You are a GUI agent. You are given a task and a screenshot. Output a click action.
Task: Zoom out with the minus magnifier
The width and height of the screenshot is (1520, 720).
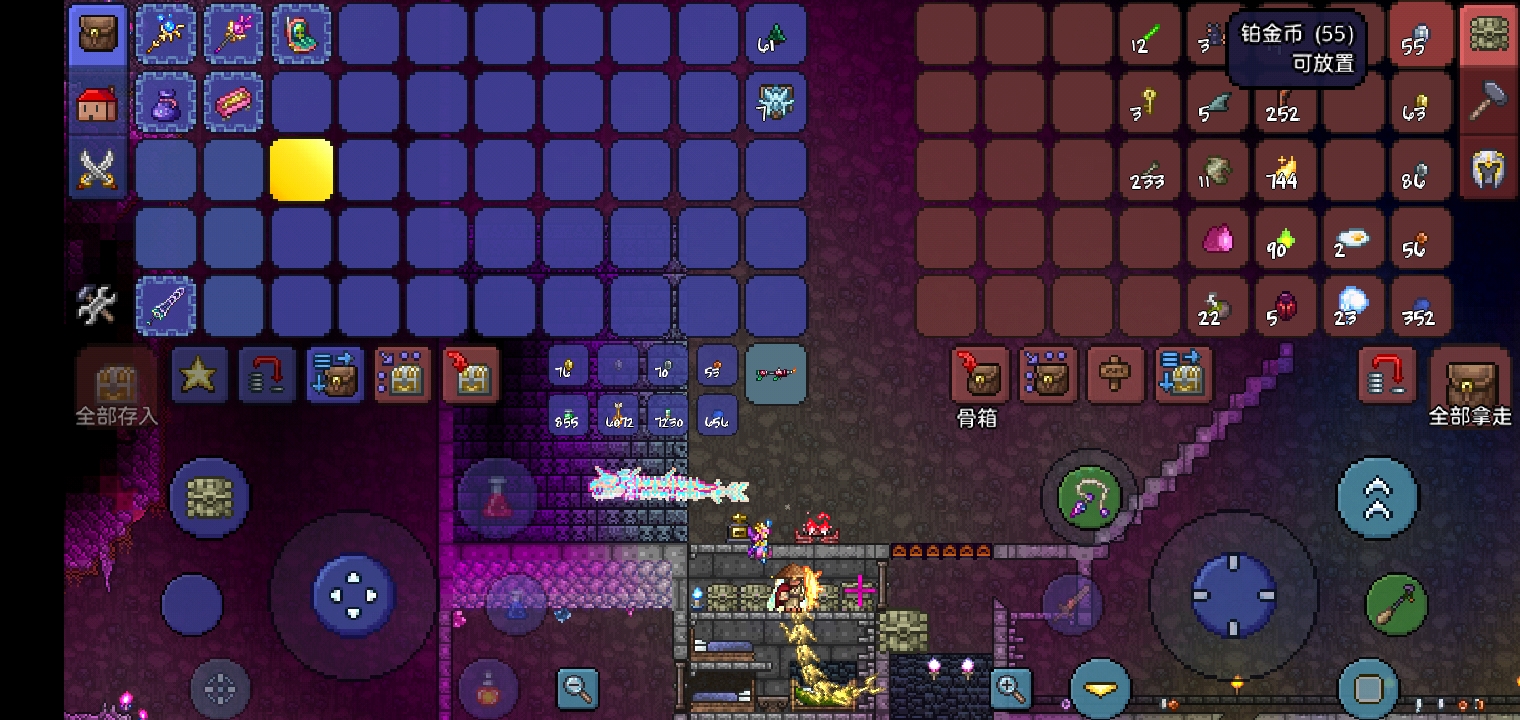pos(578,688)
